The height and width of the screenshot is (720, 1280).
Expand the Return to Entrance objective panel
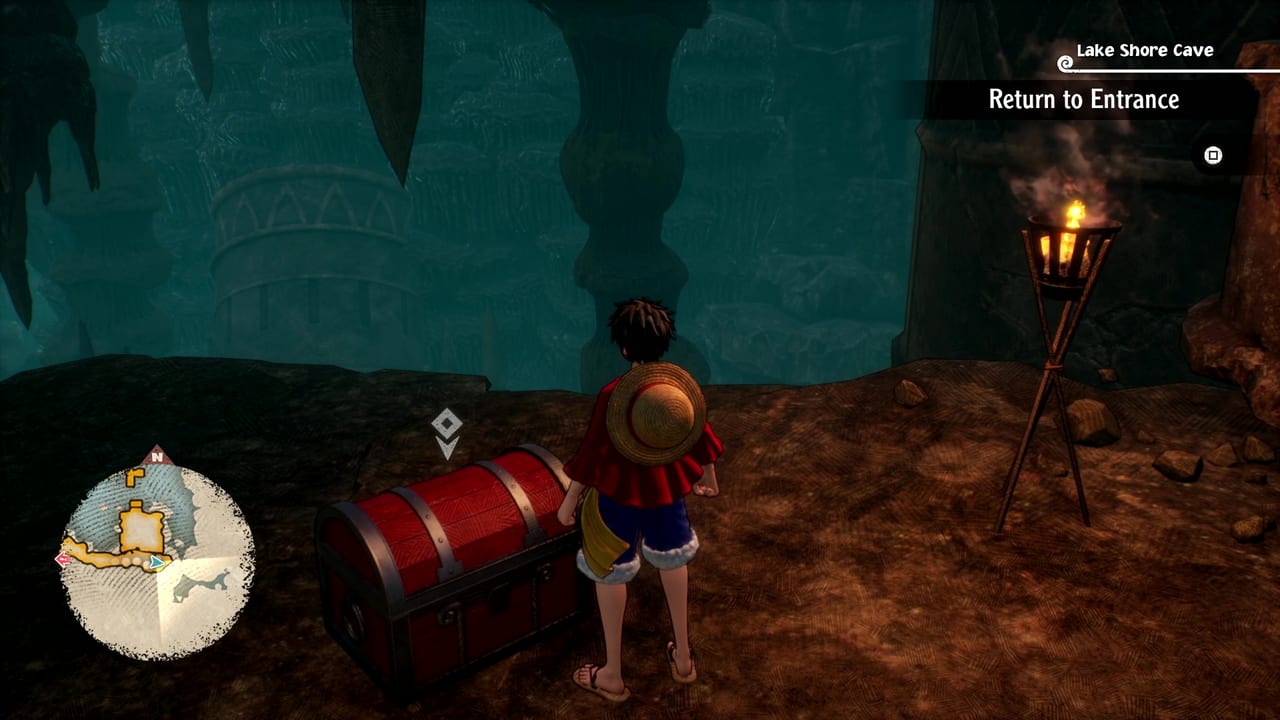[x=1083, y=100]
